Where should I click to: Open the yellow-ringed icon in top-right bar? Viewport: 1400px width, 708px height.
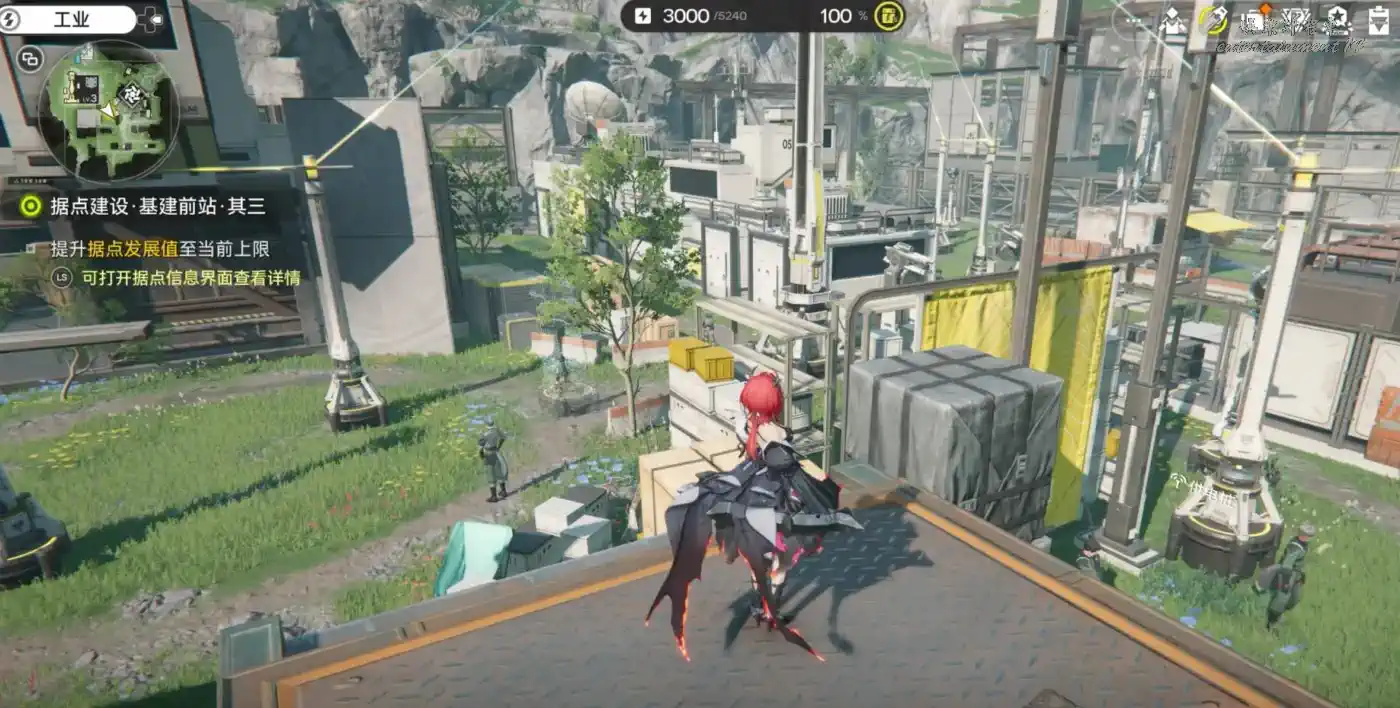pos(1213,19)
